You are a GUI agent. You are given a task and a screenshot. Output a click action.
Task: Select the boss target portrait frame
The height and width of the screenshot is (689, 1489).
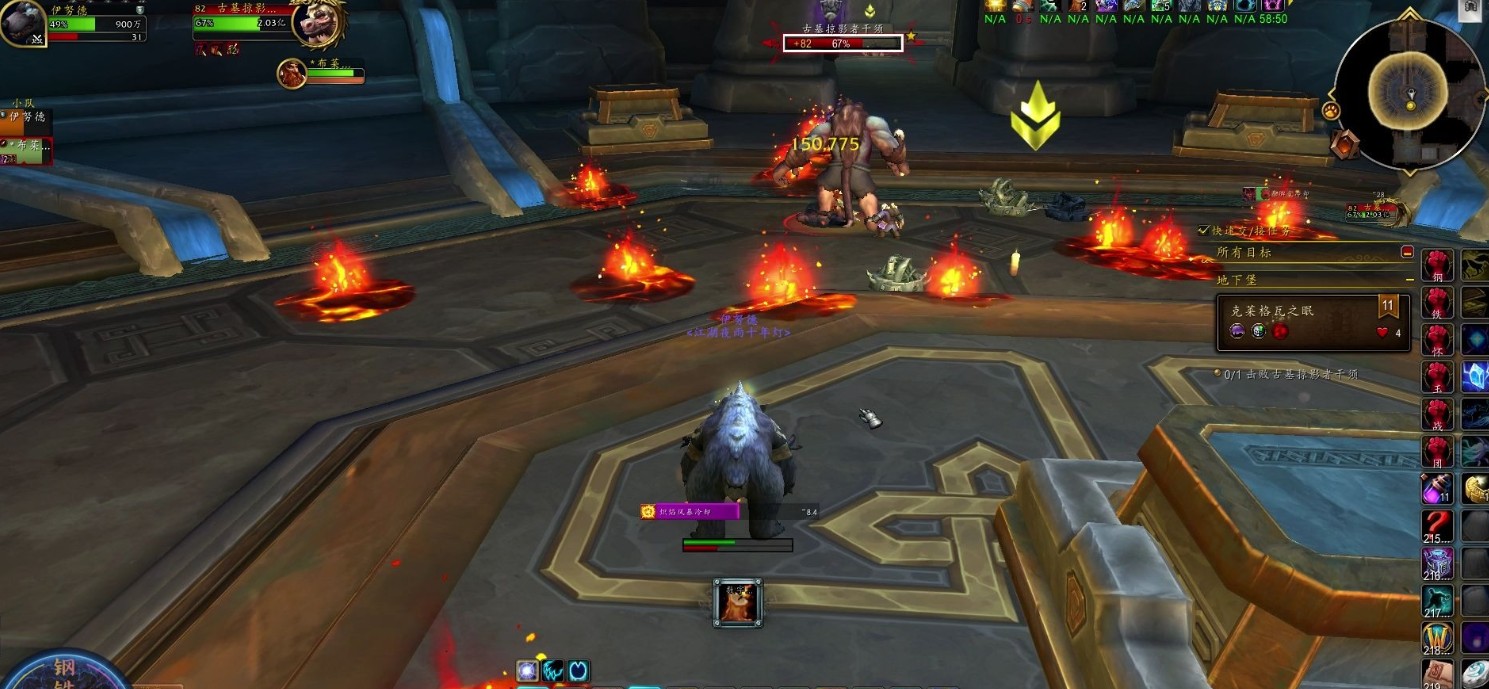(320, 23)
